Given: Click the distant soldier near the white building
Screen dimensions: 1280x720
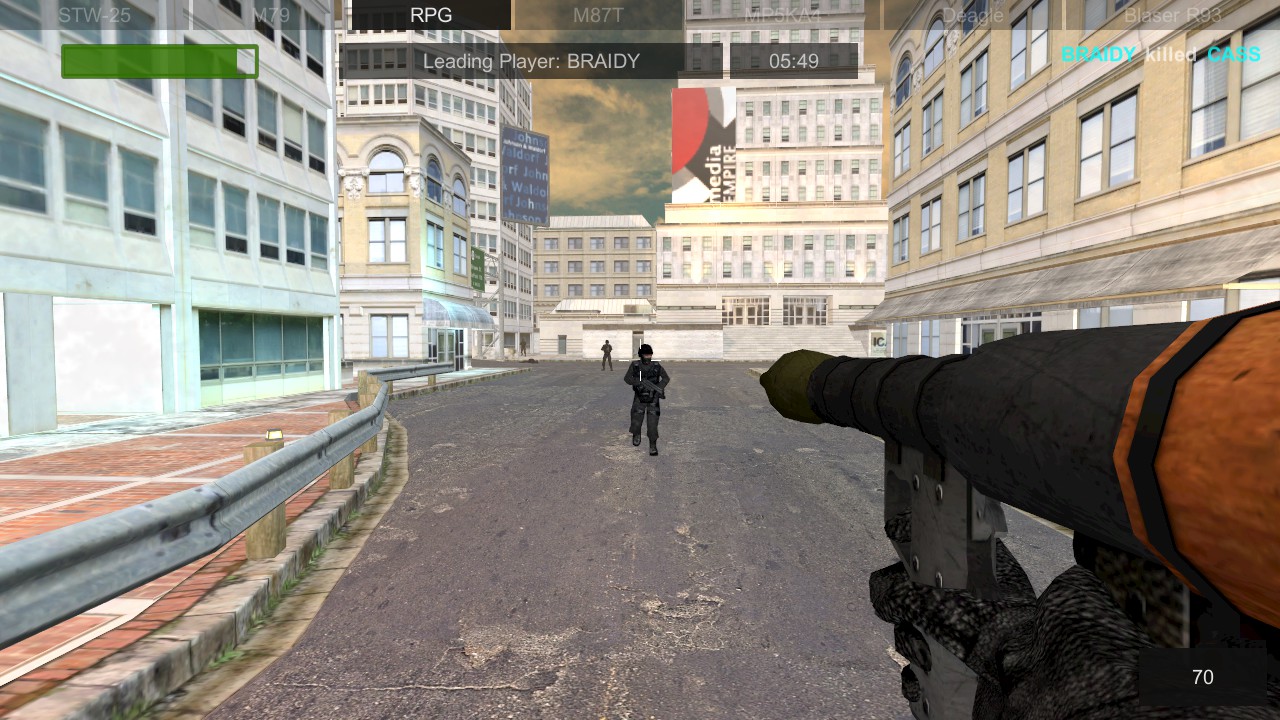Looking at the screenshot, I should click(605, 355).
